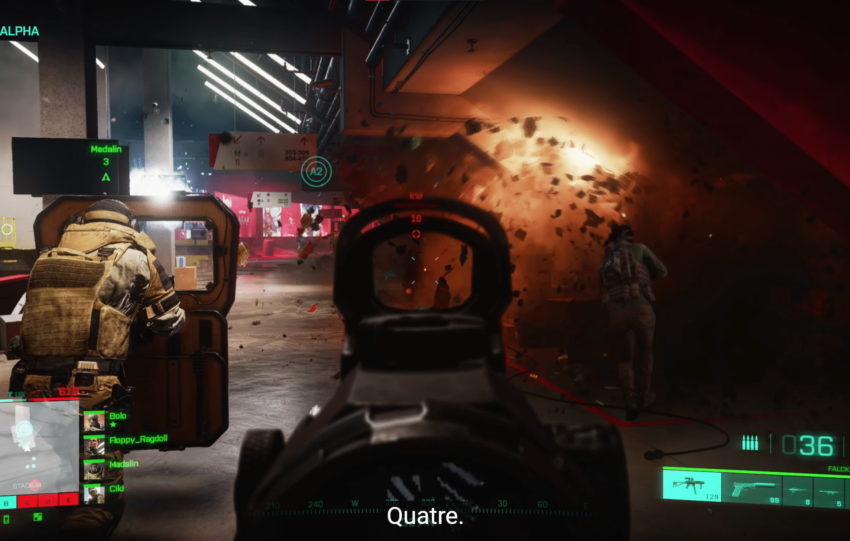The image size is (850, 541).
Task: Click the A2 objective marker
Action: (x=315, y=171)
